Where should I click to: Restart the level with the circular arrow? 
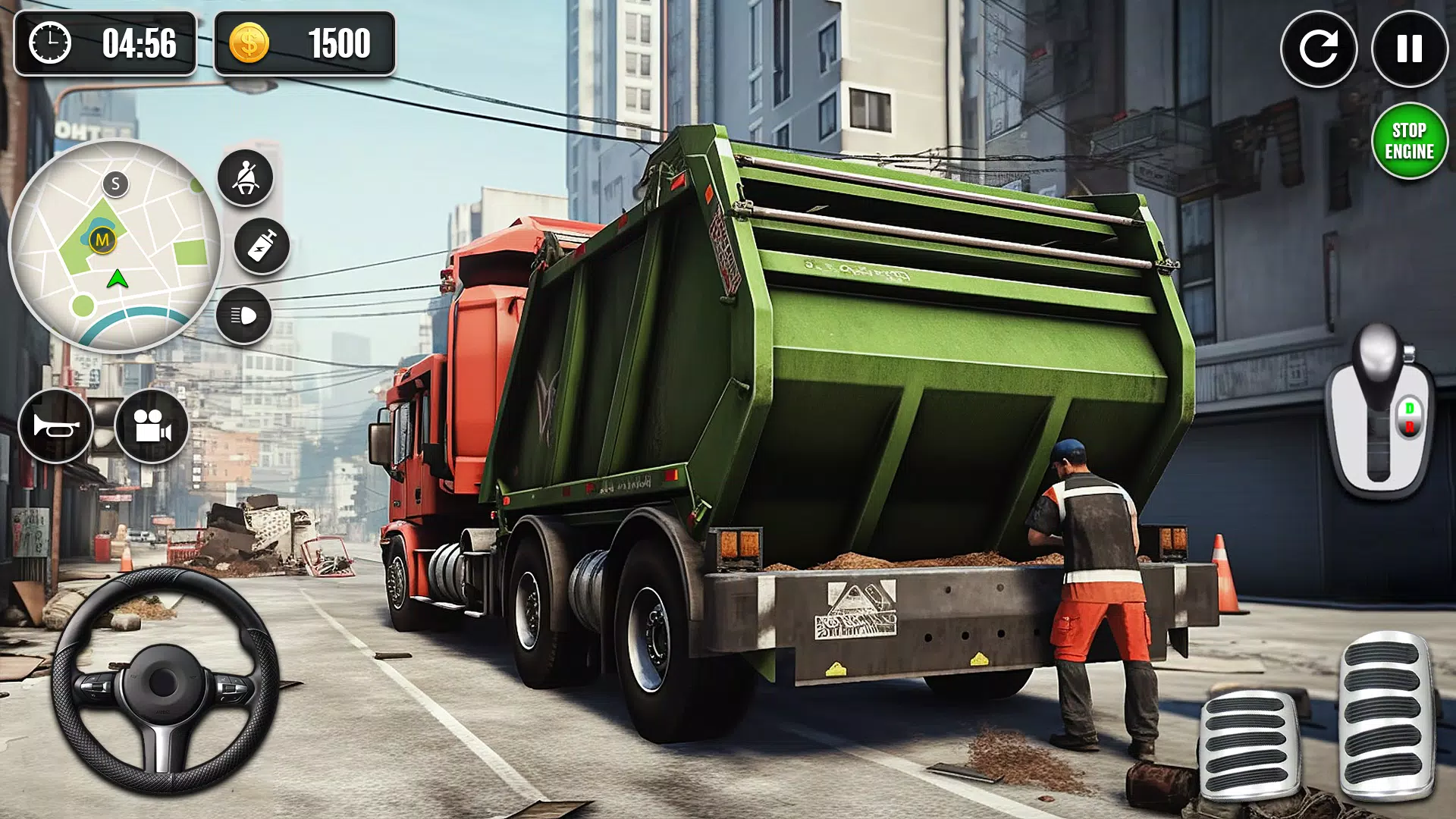1319,50
